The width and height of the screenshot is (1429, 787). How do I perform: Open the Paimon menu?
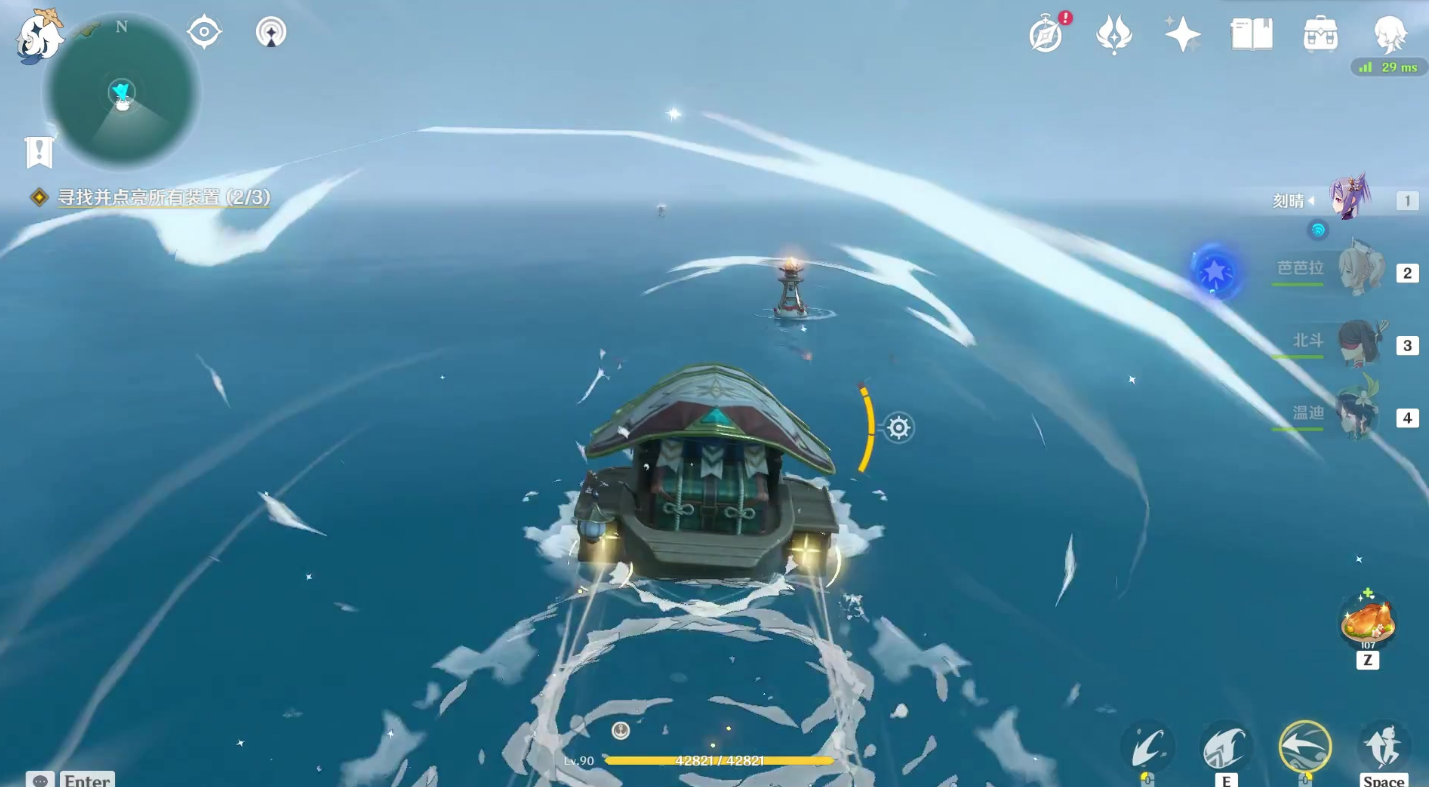[x=38, y=36]
